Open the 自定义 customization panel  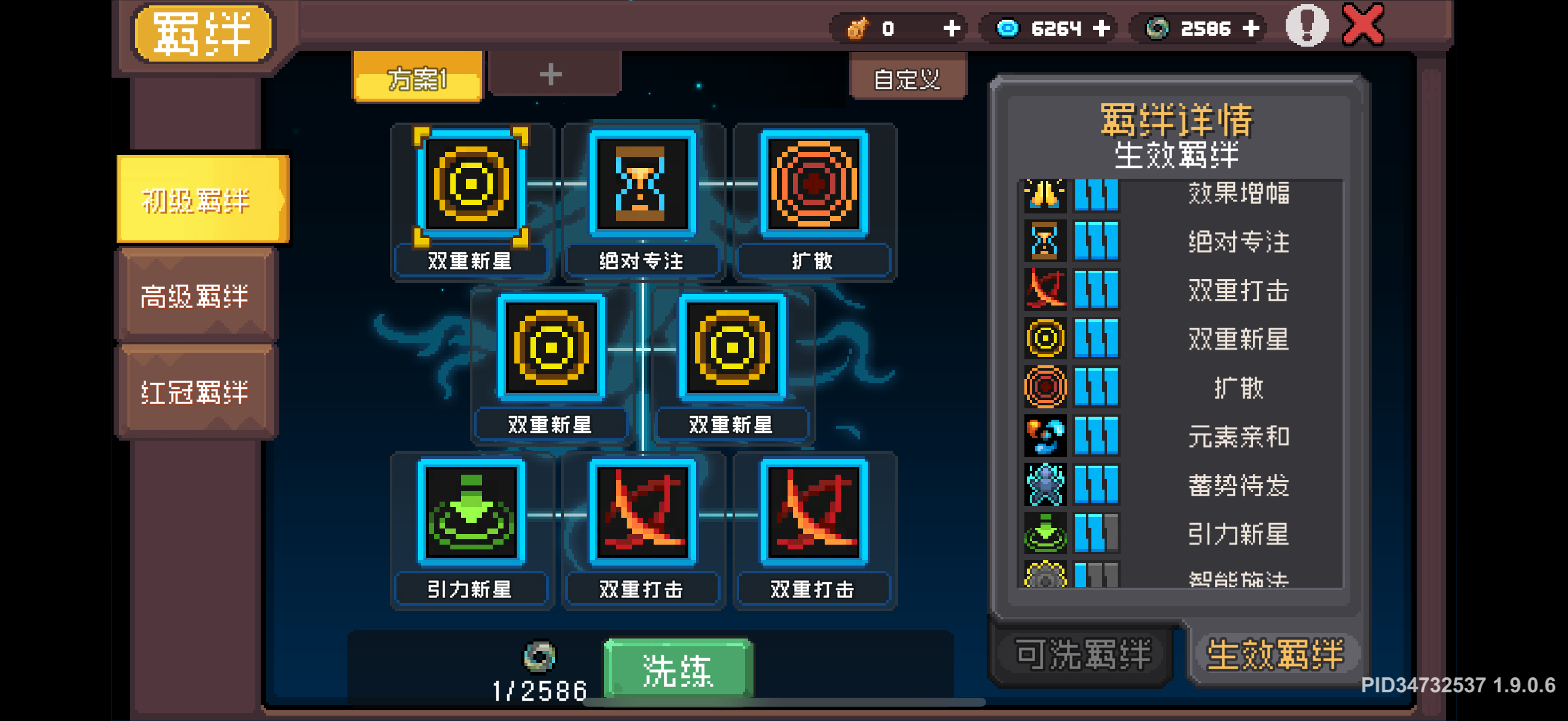pos(908,78)
